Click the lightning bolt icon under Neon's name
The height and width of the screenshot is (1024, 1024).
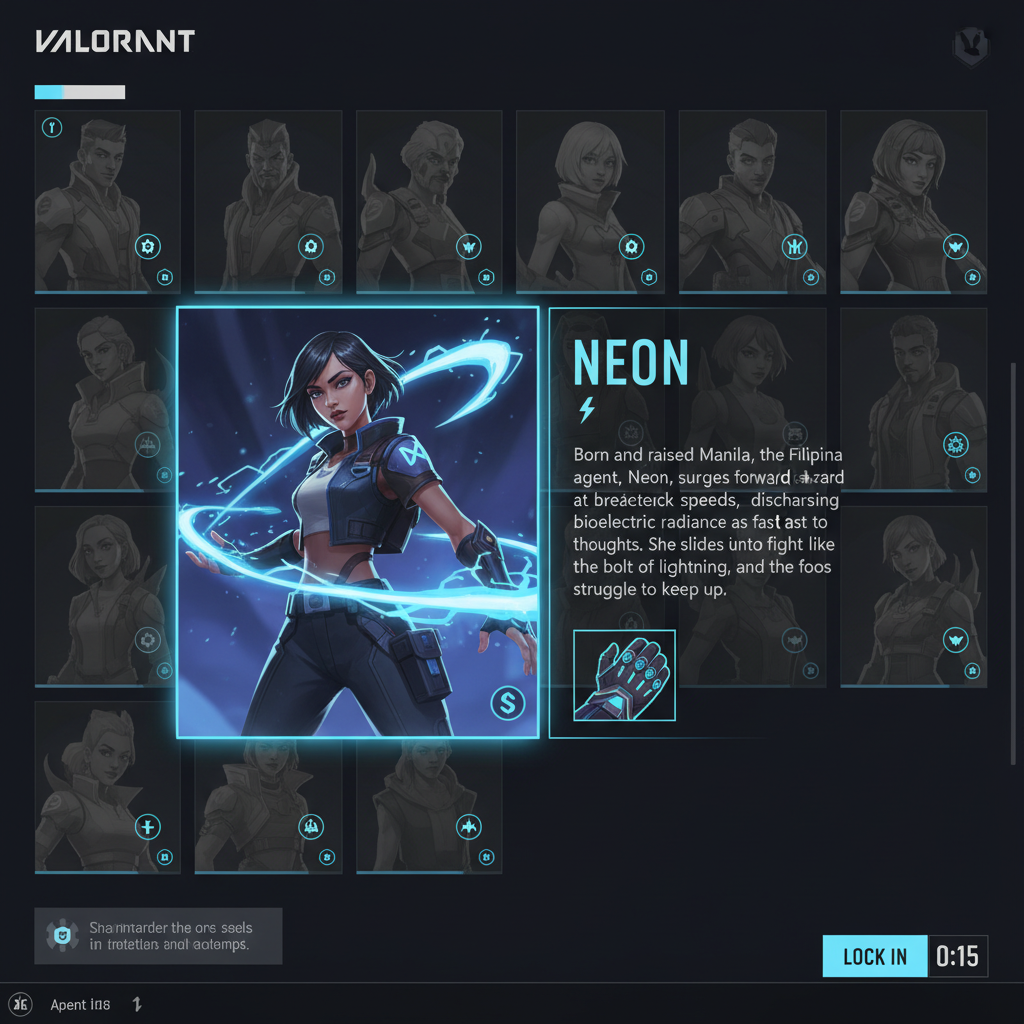tap(587, 409)
